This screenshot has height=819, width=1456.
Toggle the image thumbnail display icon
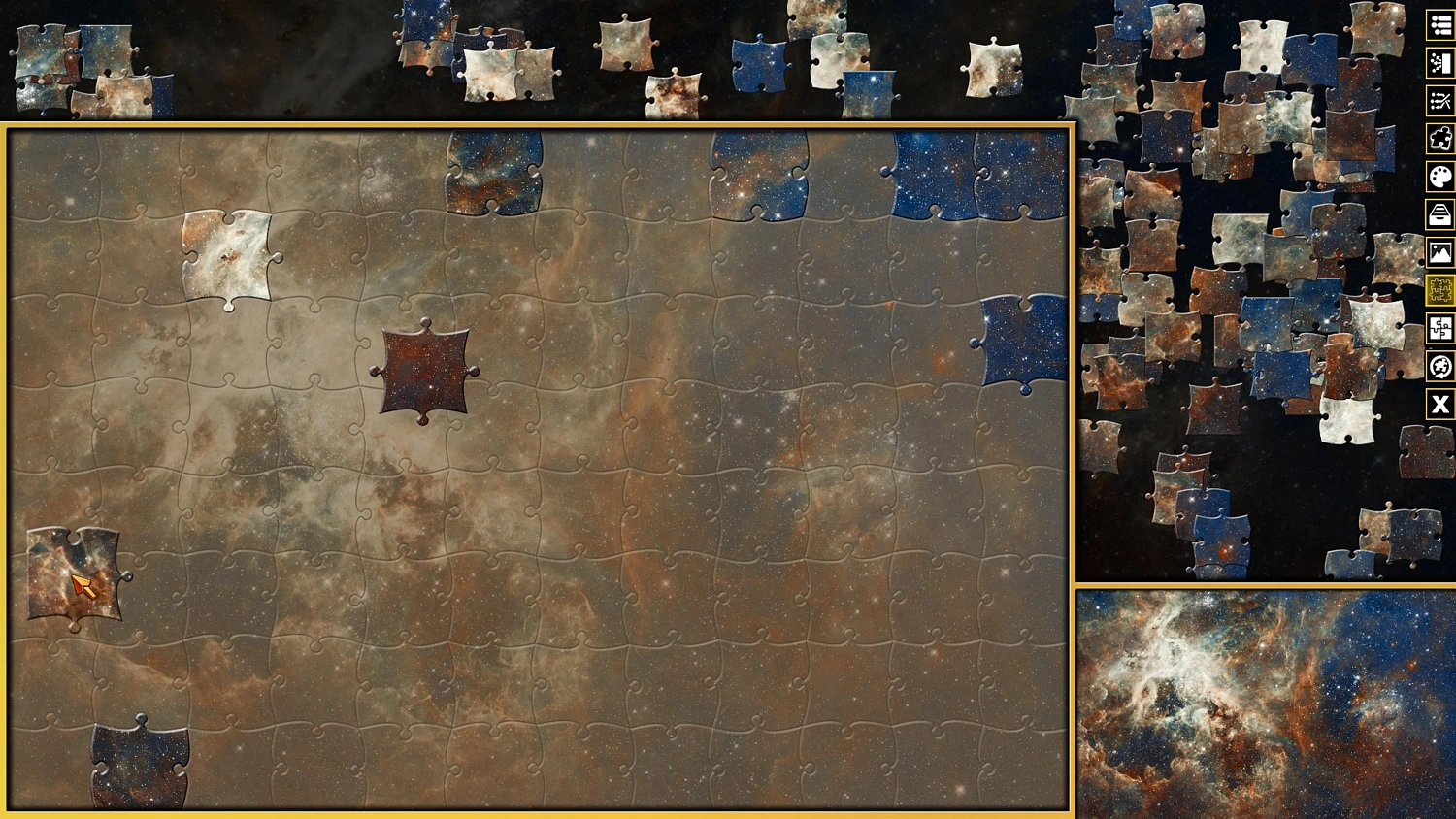pos(1439,251)
